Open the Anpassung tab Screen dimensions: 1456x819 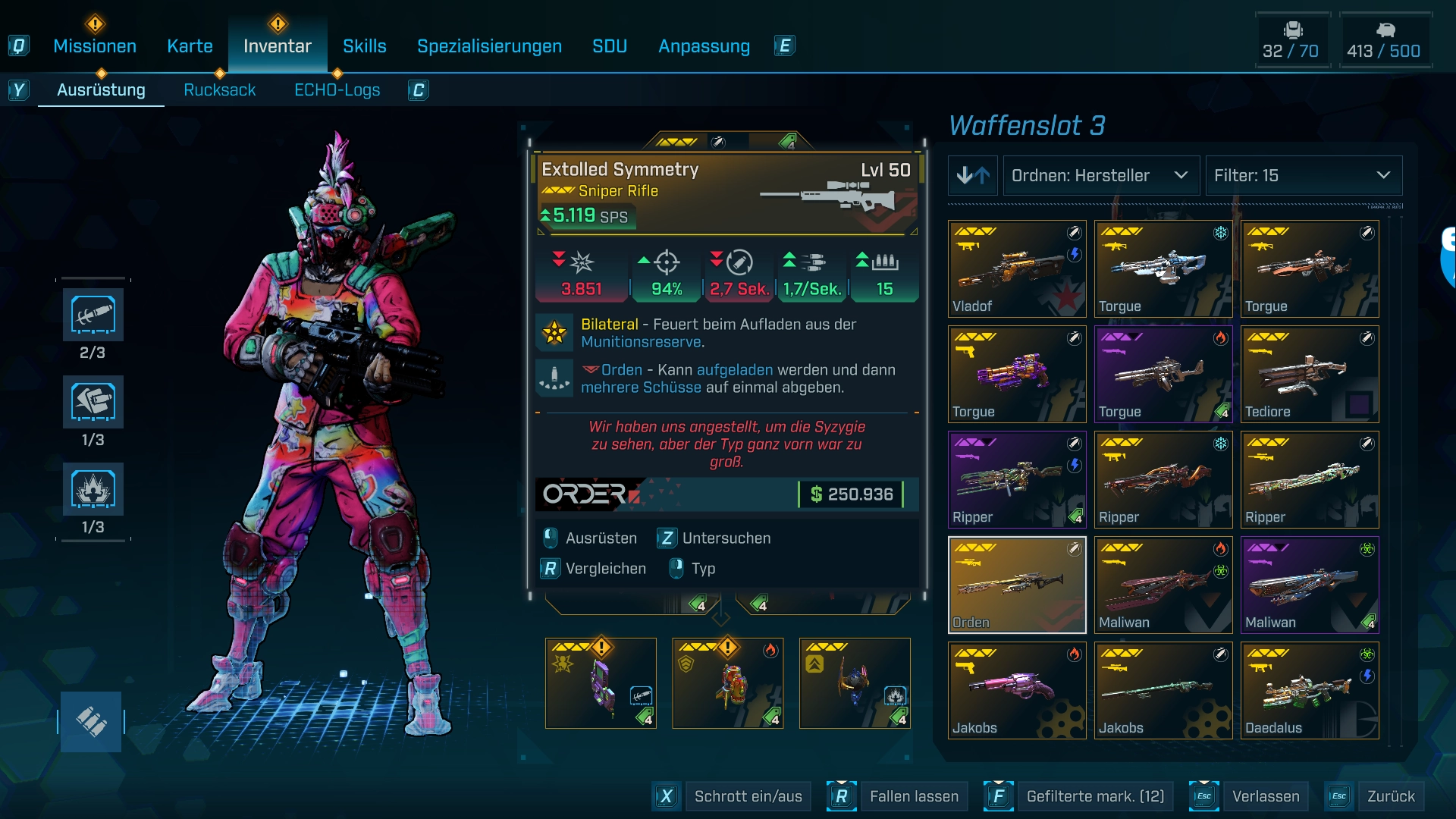click(704, 46)
